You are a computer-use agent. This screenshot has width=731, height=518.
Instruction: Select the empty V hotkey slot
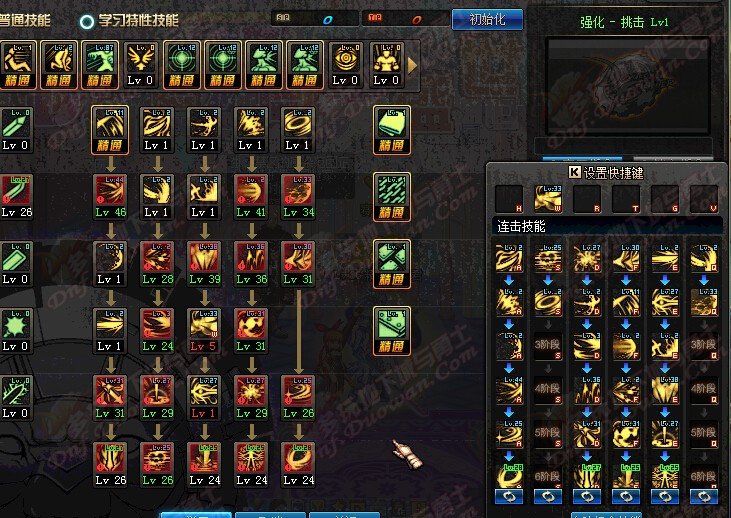pos(704,198)
